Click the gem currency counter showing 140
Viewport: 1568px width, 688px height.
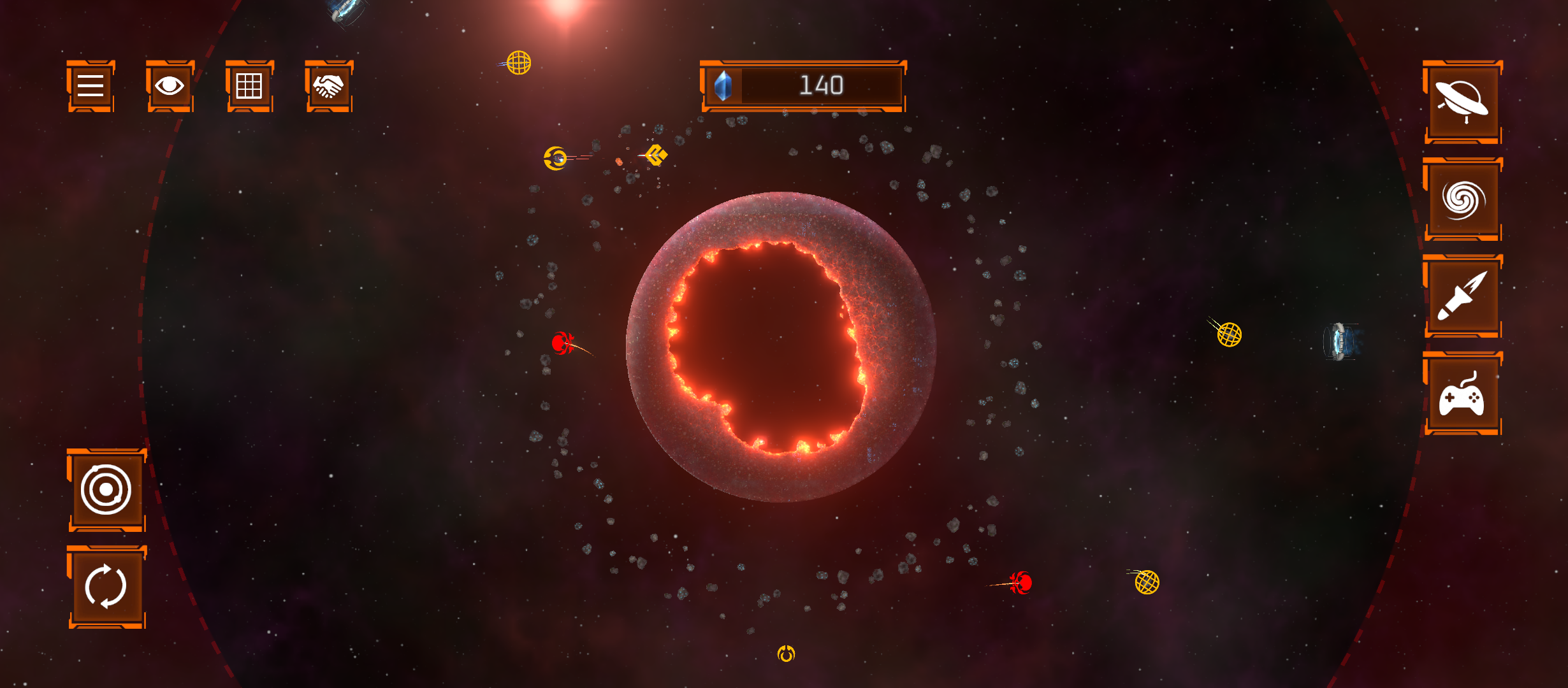802,85
